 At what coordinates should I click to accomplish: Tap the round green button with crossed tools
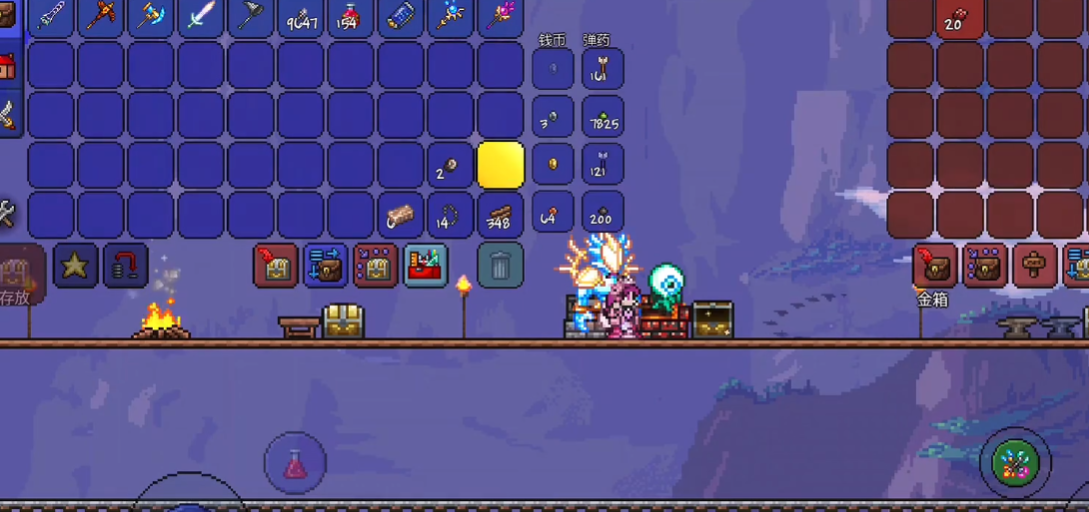point(1015,463)
